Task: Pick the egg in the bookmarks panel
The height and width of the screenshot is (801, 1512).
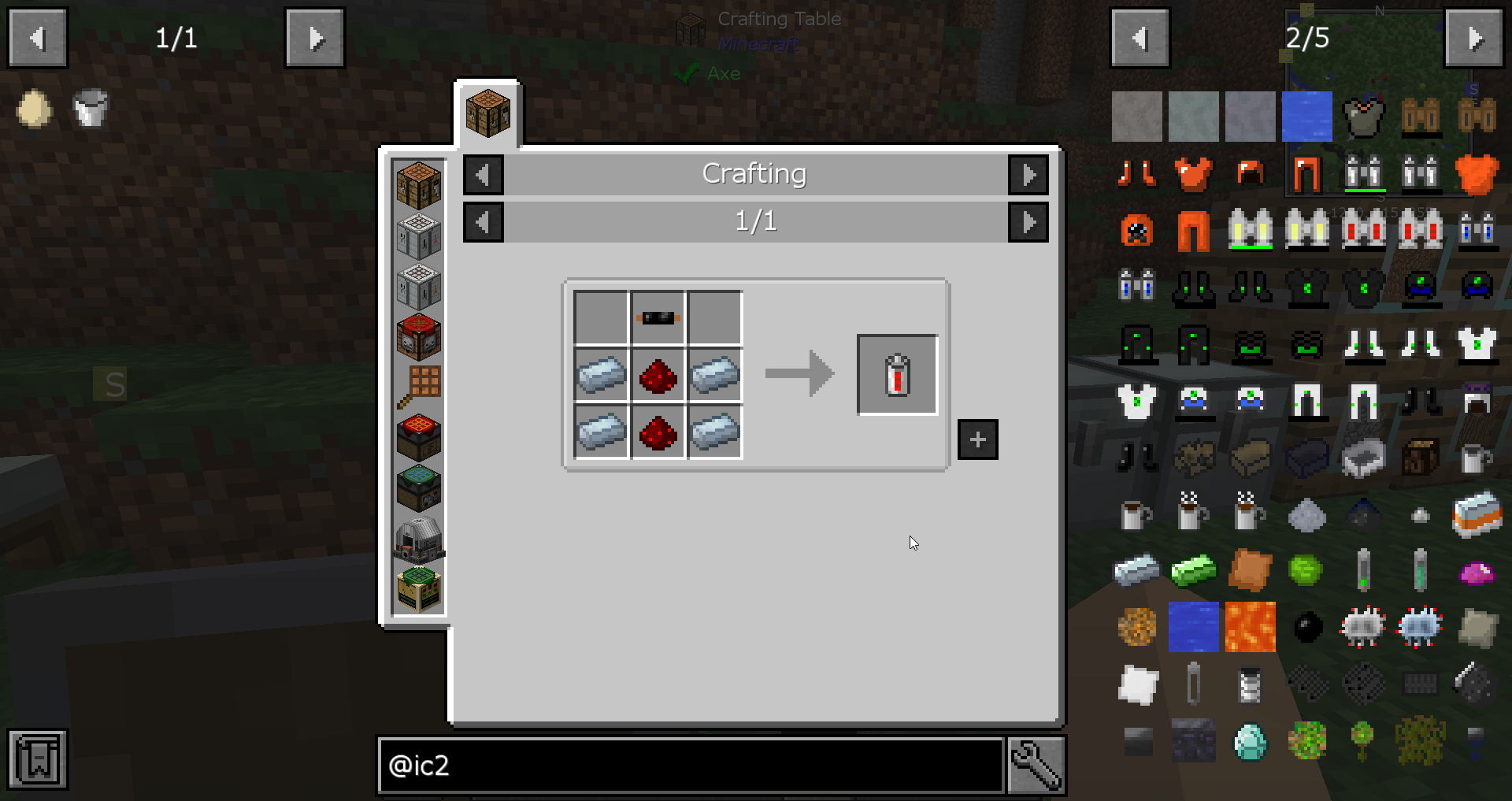Action: click(34, 109)
